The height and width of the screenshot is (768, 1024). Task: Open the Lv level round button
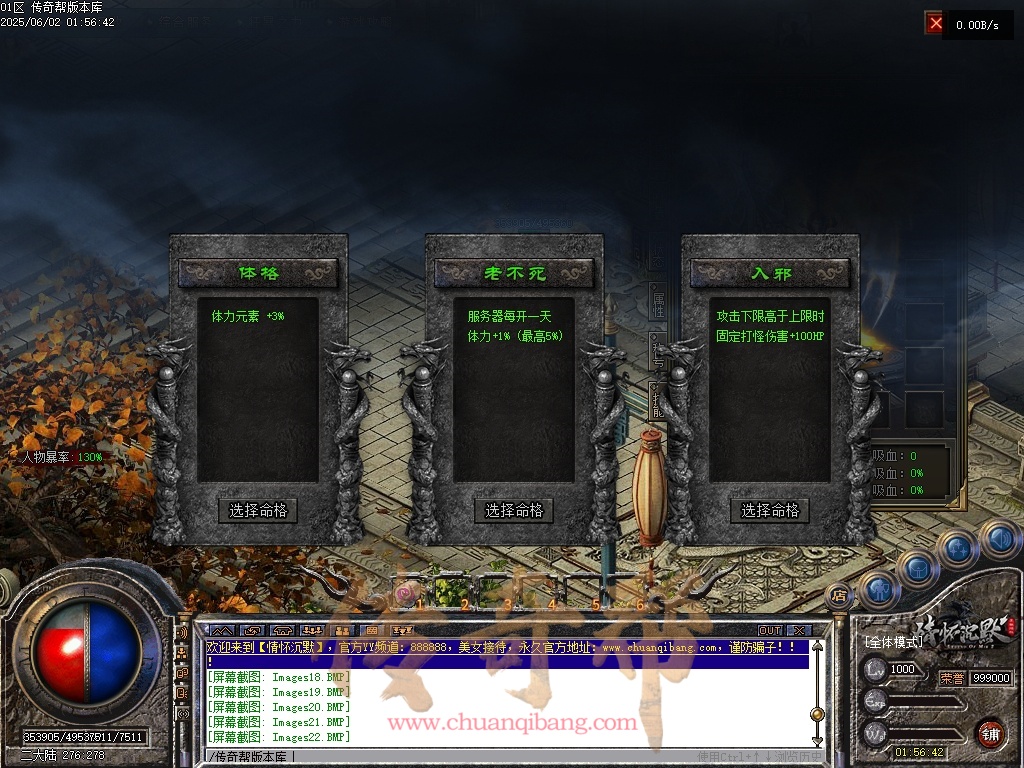875,669
